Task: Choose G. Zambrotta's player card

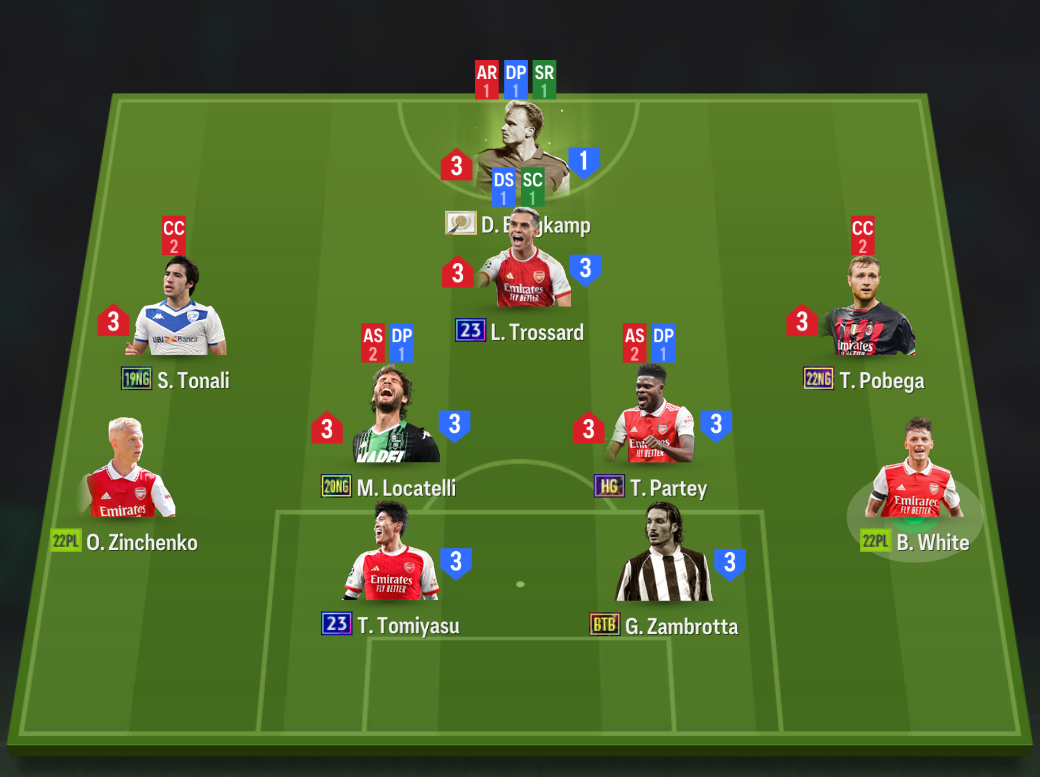Action: coord(663,560)
